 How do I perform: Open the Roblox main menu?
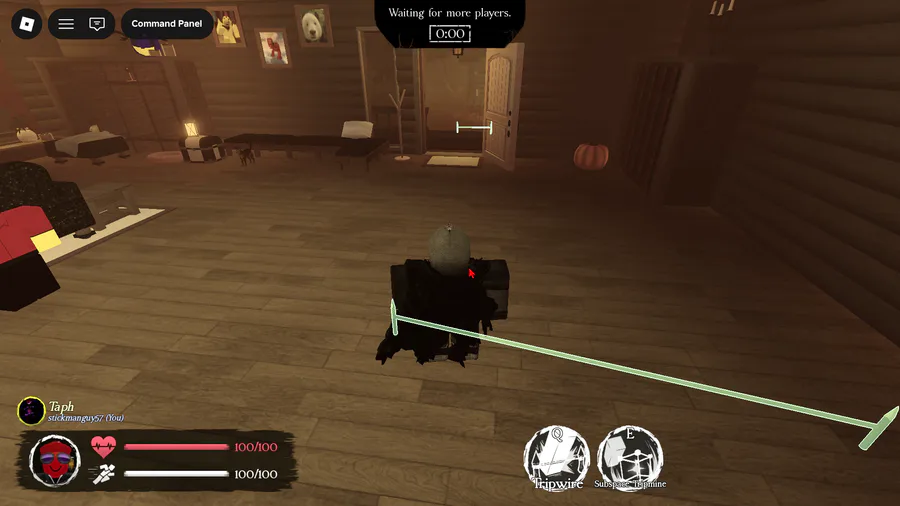tap(25, 23)
